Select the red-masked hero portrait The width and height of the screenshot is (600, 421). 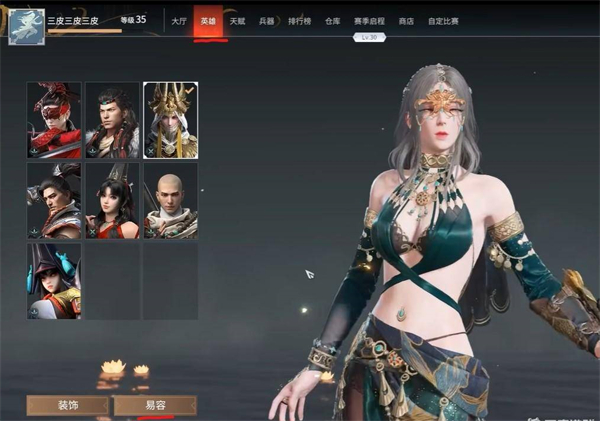coord(54,120)
